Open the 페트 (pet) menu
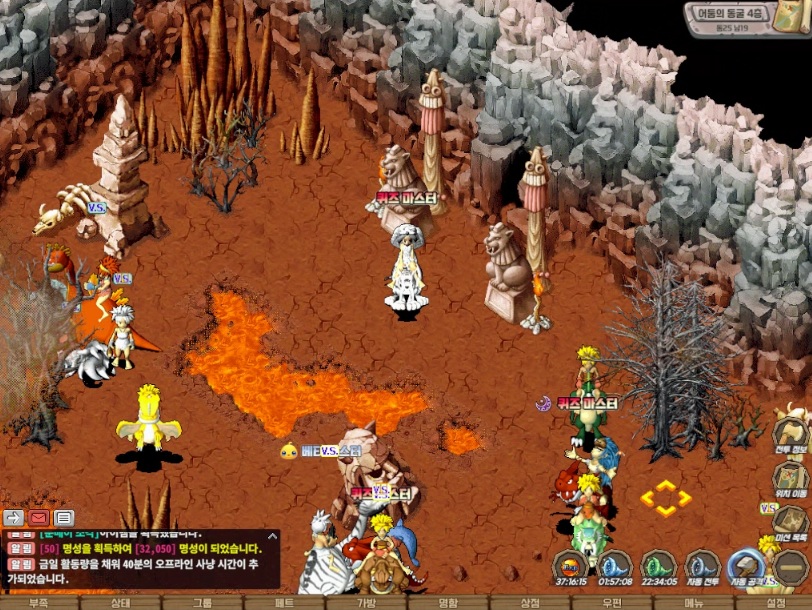This screenshot has width=812, height=610. 284,603
